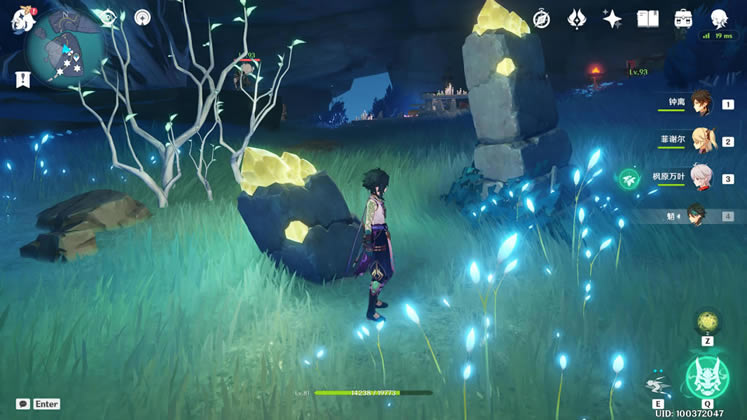The height and width of the screenshot is (420, 747).
Task: Open the Wish banner screen
Action: tap(577, 18)
